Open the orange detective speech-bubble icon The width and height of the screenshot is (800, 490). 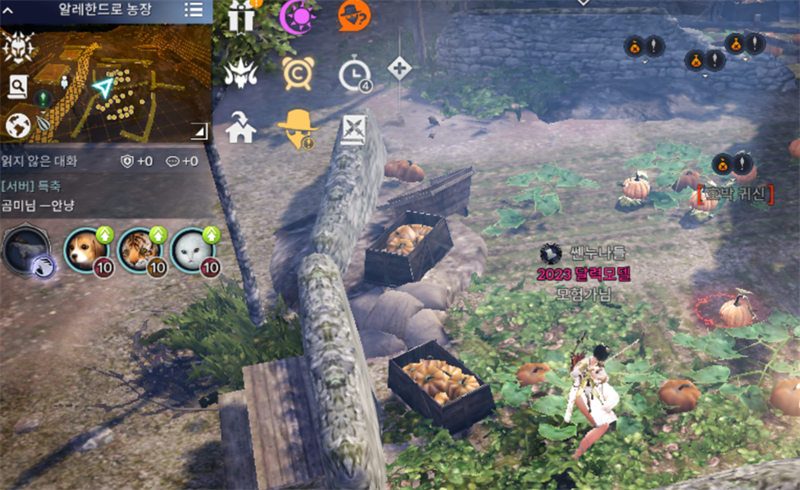point(353,16)
